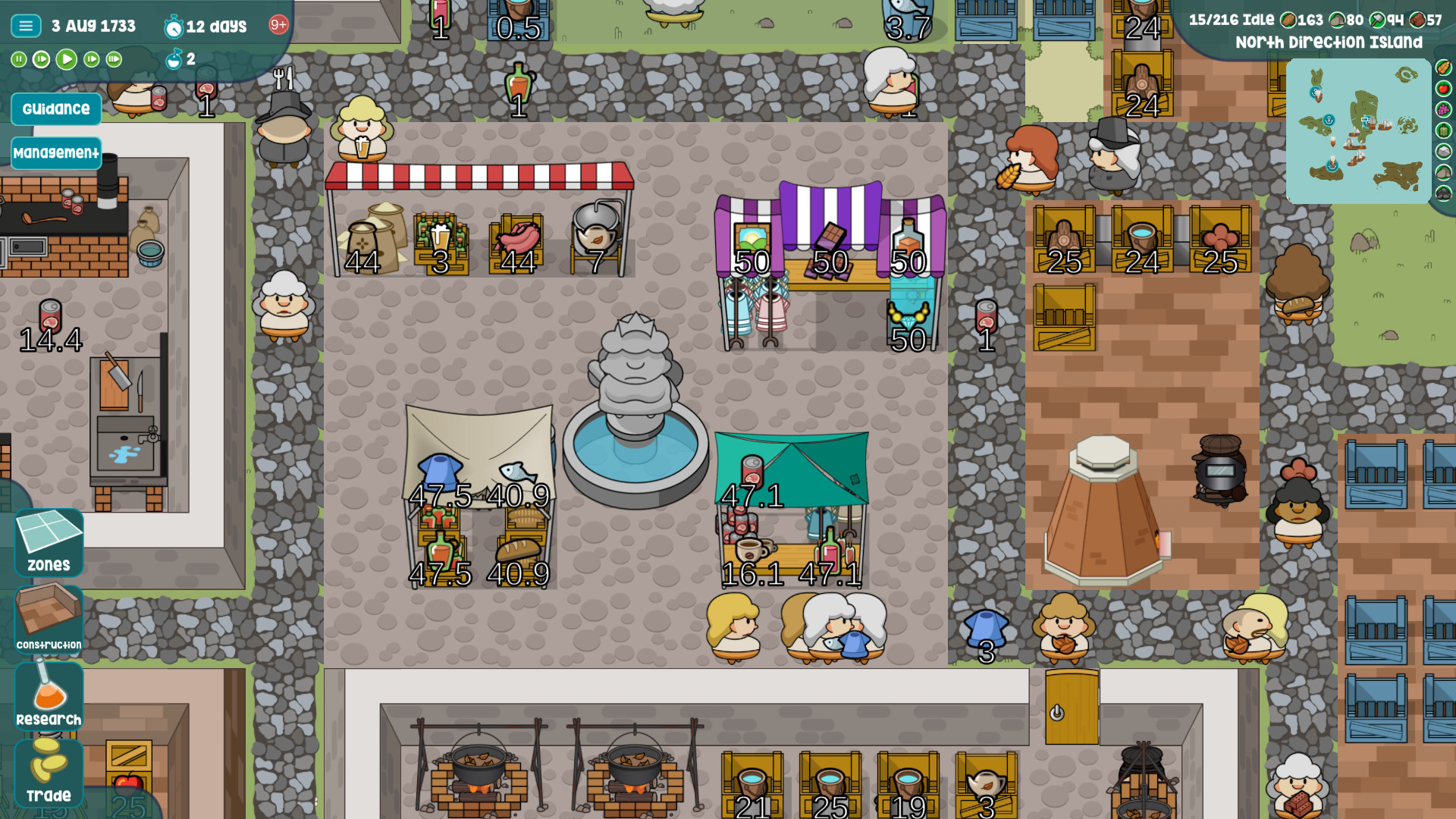Expand the 9+ notifications badge
Screen dimensions: 1456x819
pos(278,25)
